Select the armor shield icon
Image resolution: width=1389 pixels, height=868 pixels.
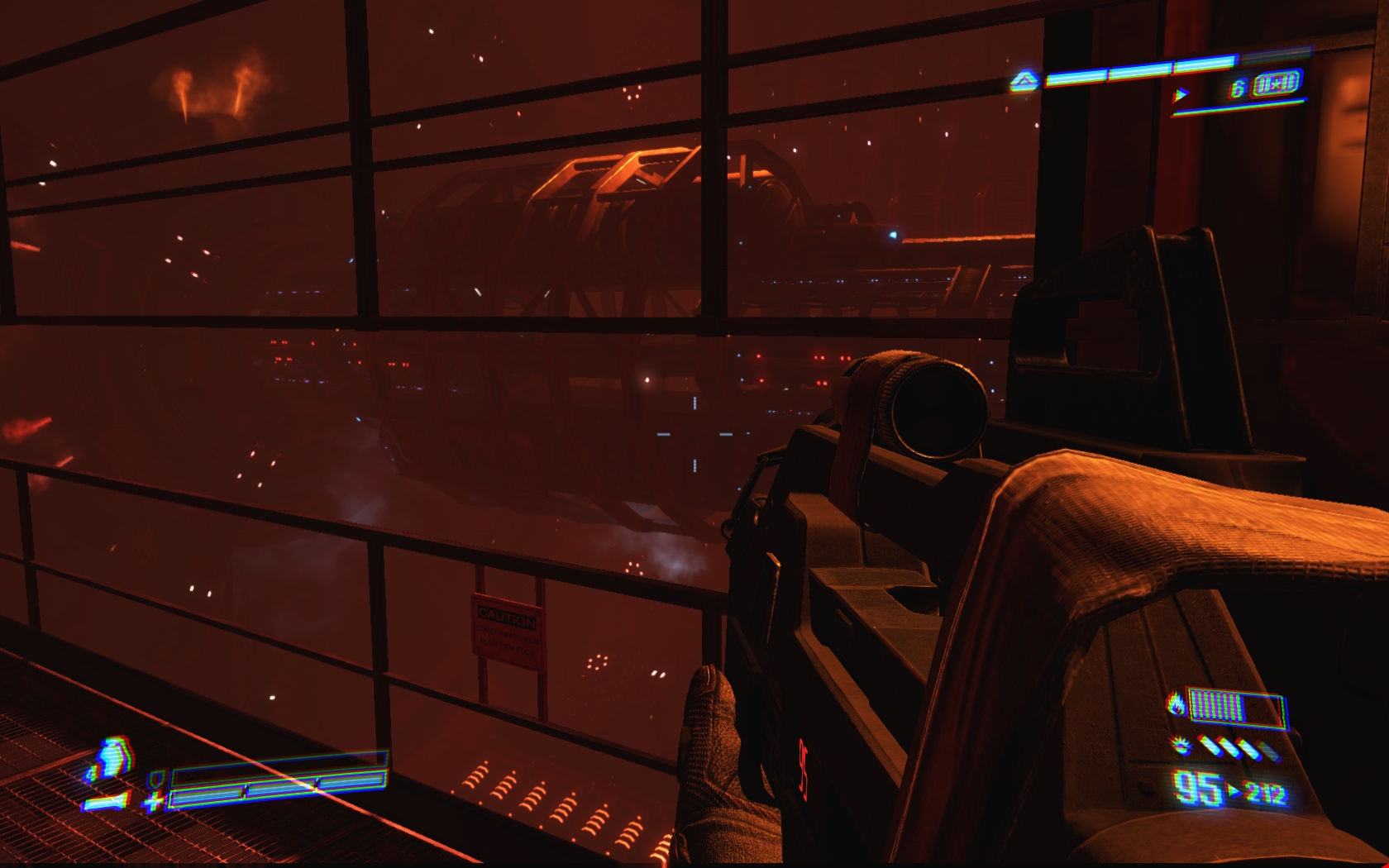(x=155, y=779)
